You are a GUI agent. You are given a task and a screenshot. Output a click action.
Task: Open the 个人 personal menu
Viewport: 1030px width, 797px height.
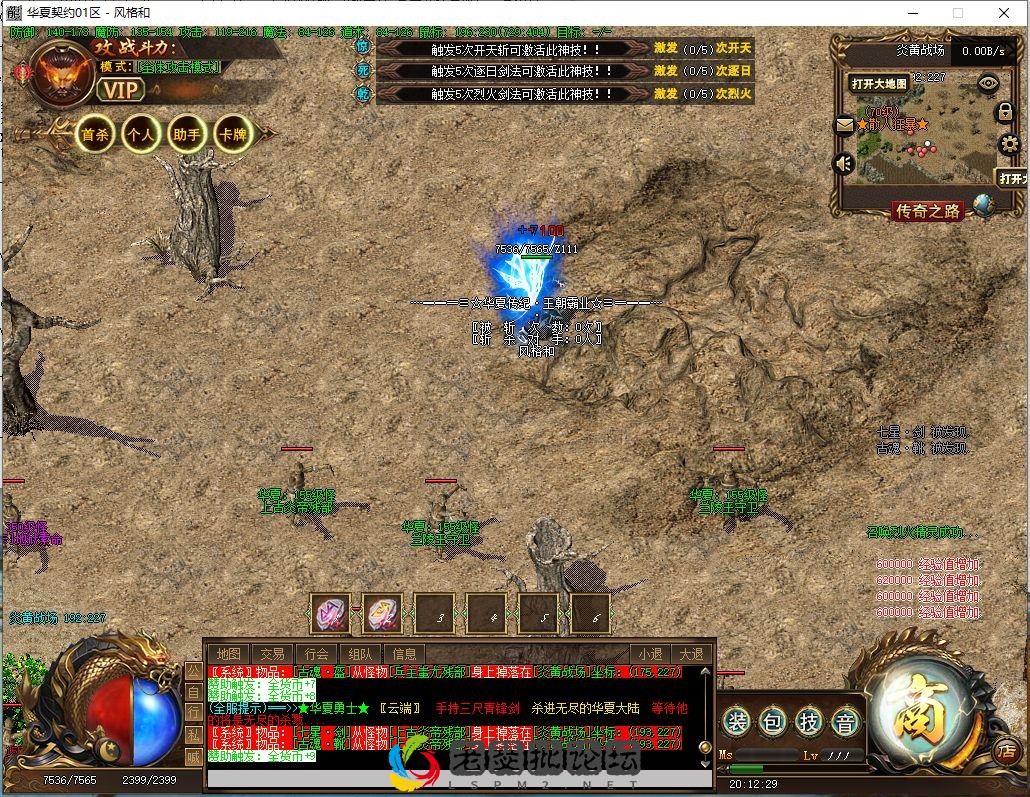point(140,134)
